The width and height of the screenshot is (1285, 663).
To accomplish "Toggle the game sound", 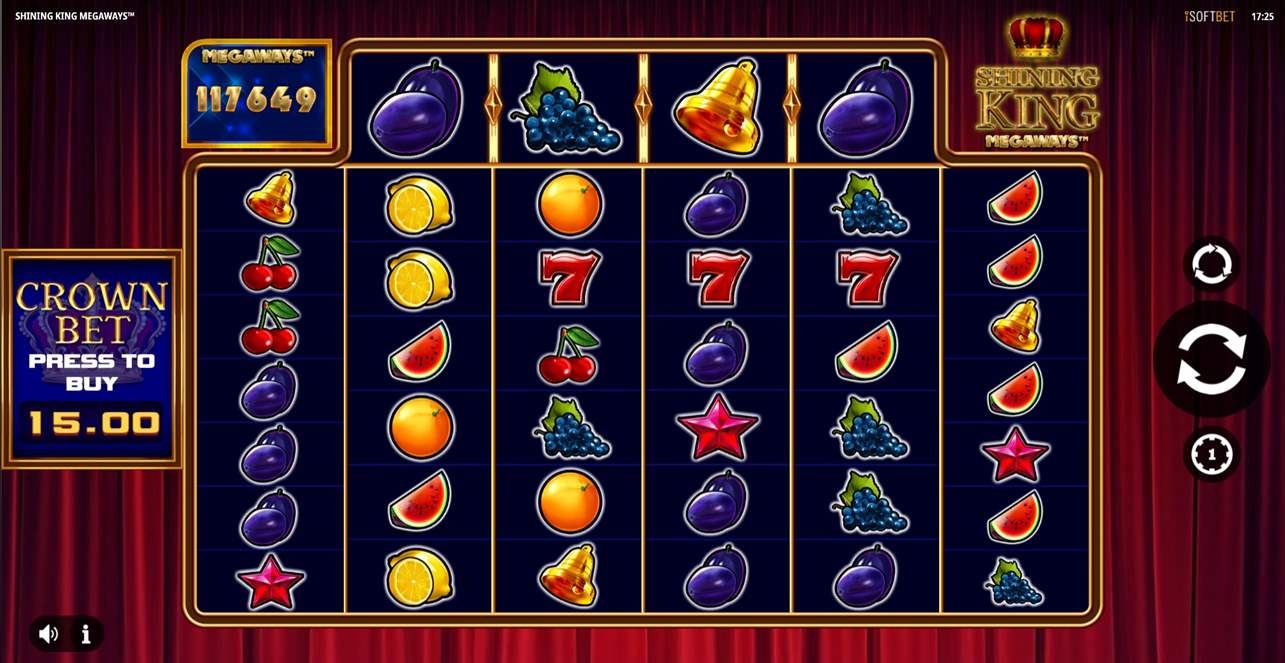I will point(48,633).
